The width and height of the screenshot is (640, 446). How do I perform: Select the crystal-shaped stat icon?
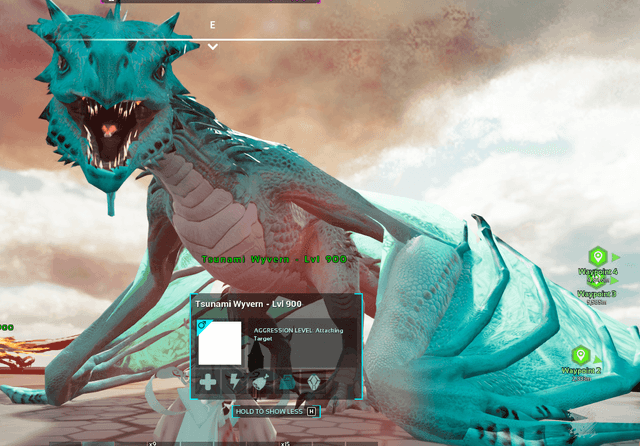point(314,382)
